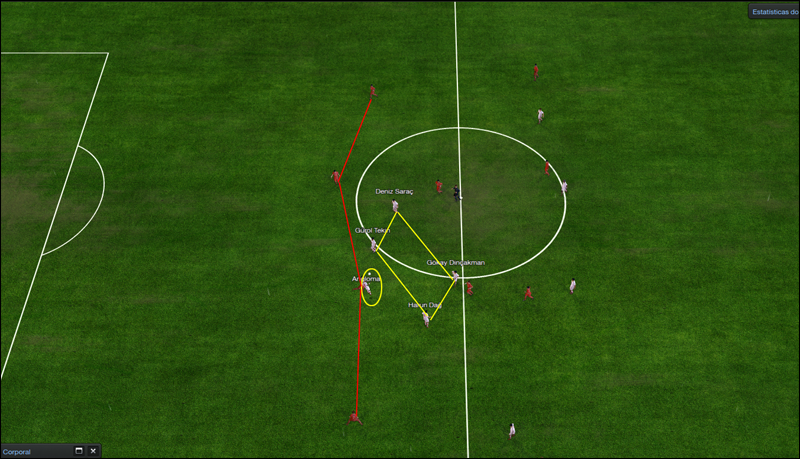
Task: Open the Estatísticas panel tab
Action: [774, 12]
